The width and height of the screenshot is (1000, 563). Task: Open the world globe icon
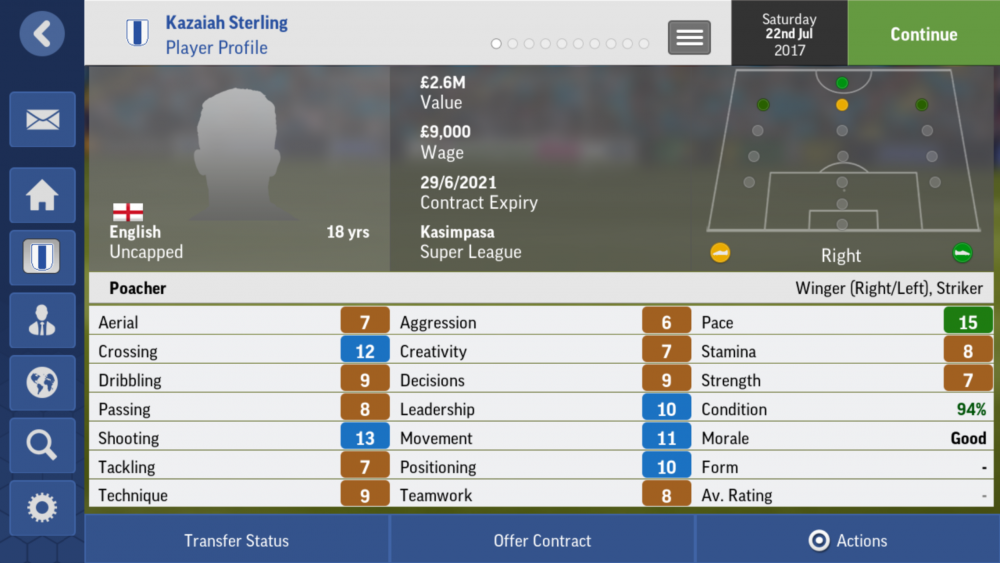[x=42, y=382]
